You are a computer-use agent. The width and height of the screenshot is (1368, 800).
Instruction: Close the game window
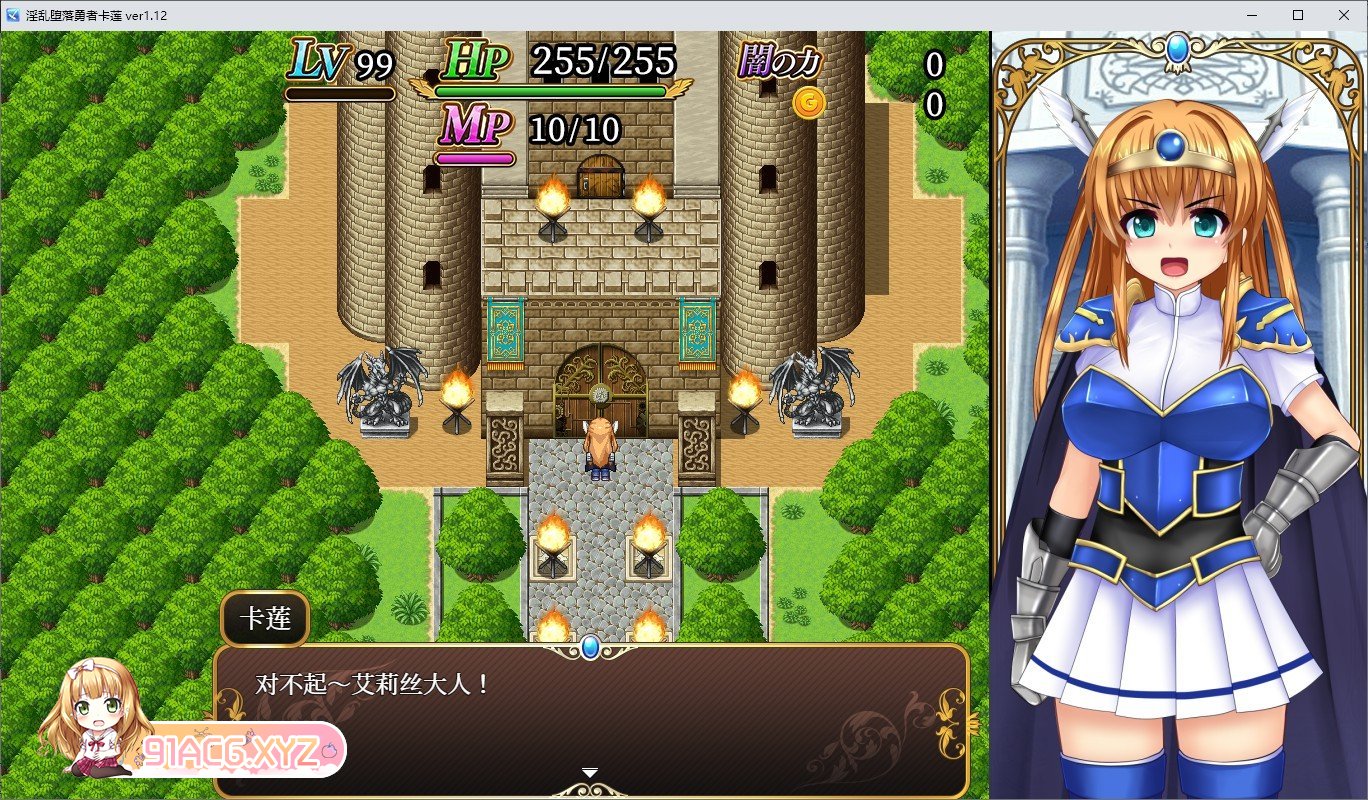click(x=1344, y=15)
